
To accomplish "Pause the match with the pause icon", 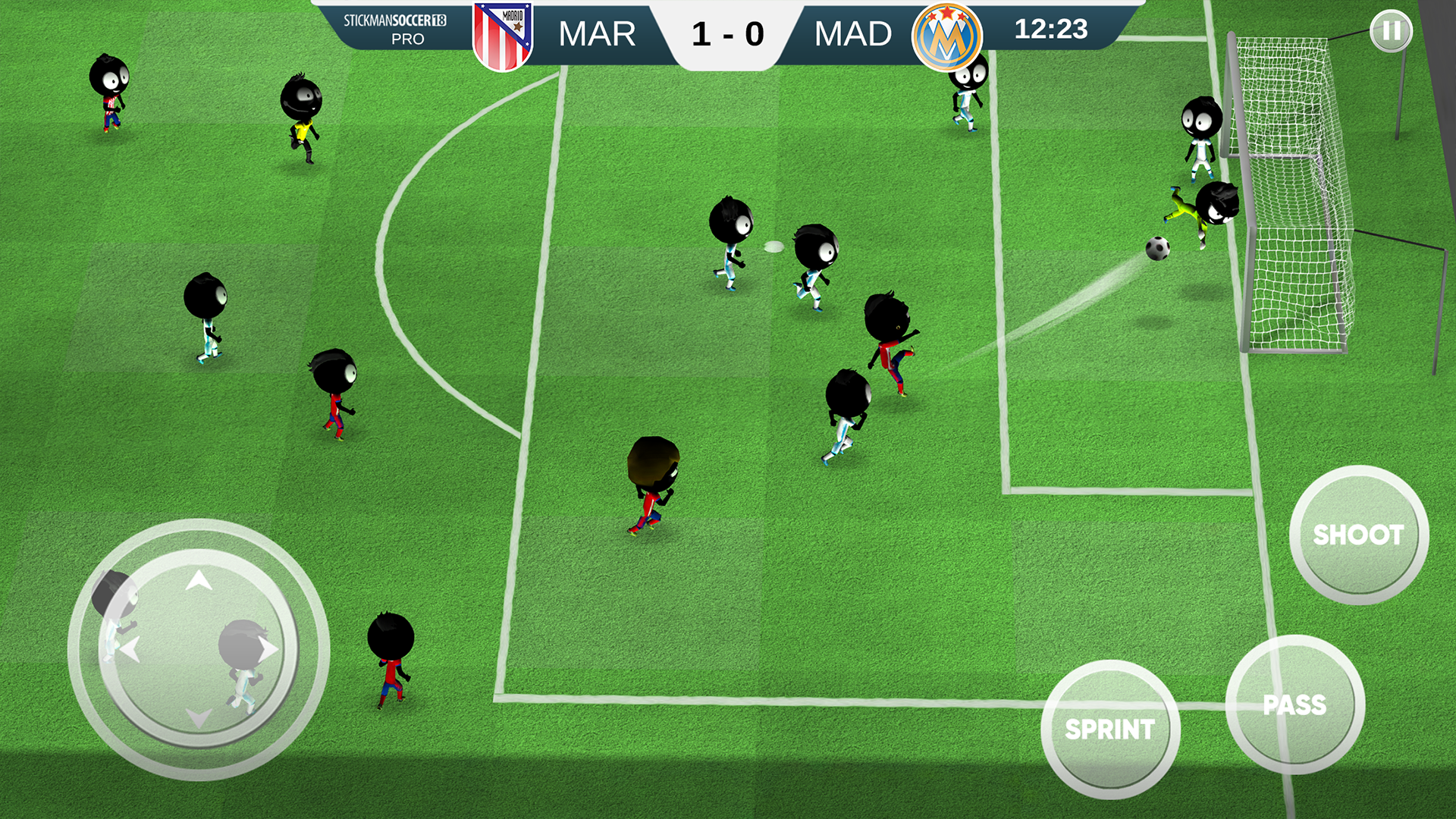I will pyautogui.click(x=1392, y=32).
